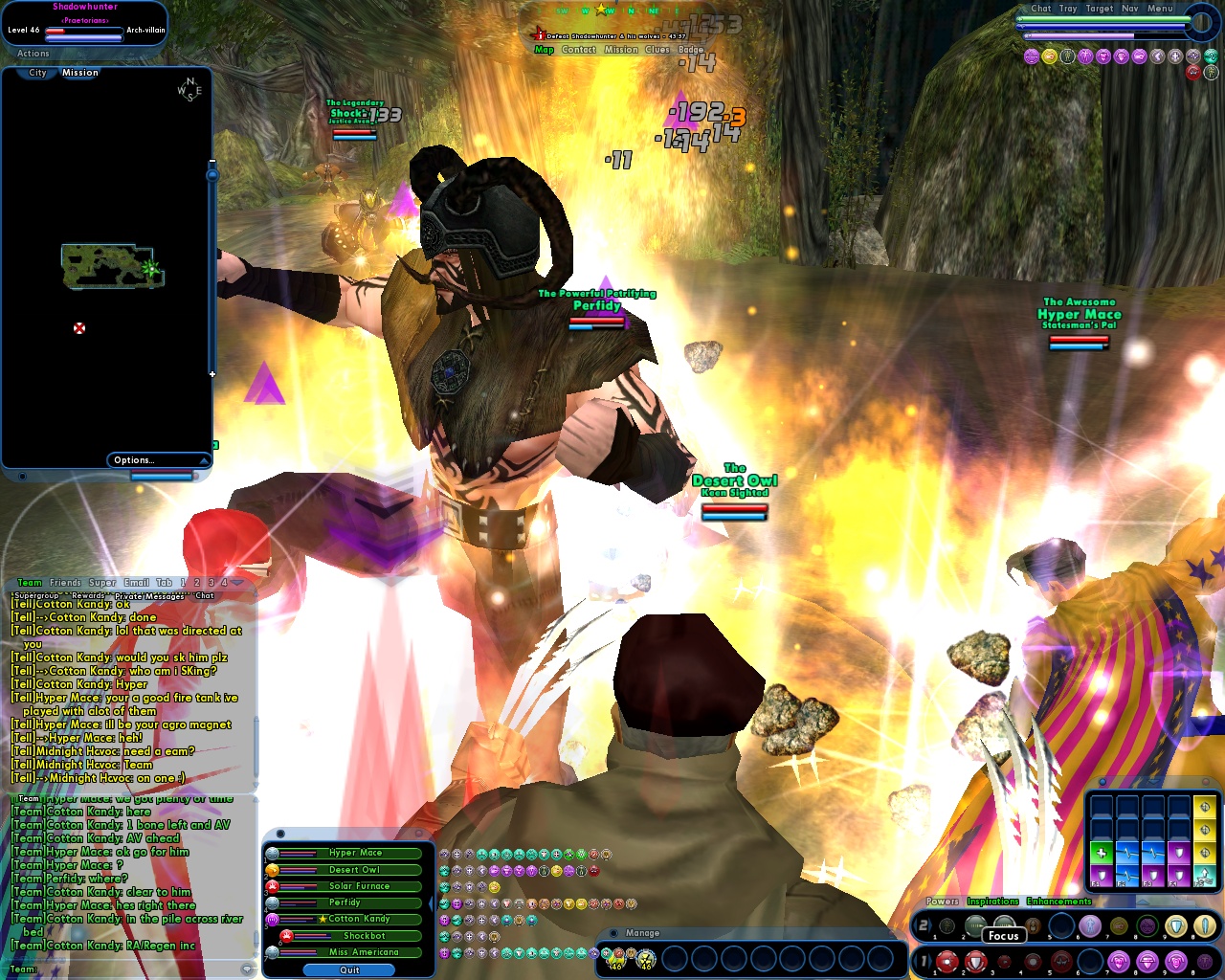This screenshot has height=980, width=1225.
Task: Activate the red shield power in tray one
Action: (975, 961)
